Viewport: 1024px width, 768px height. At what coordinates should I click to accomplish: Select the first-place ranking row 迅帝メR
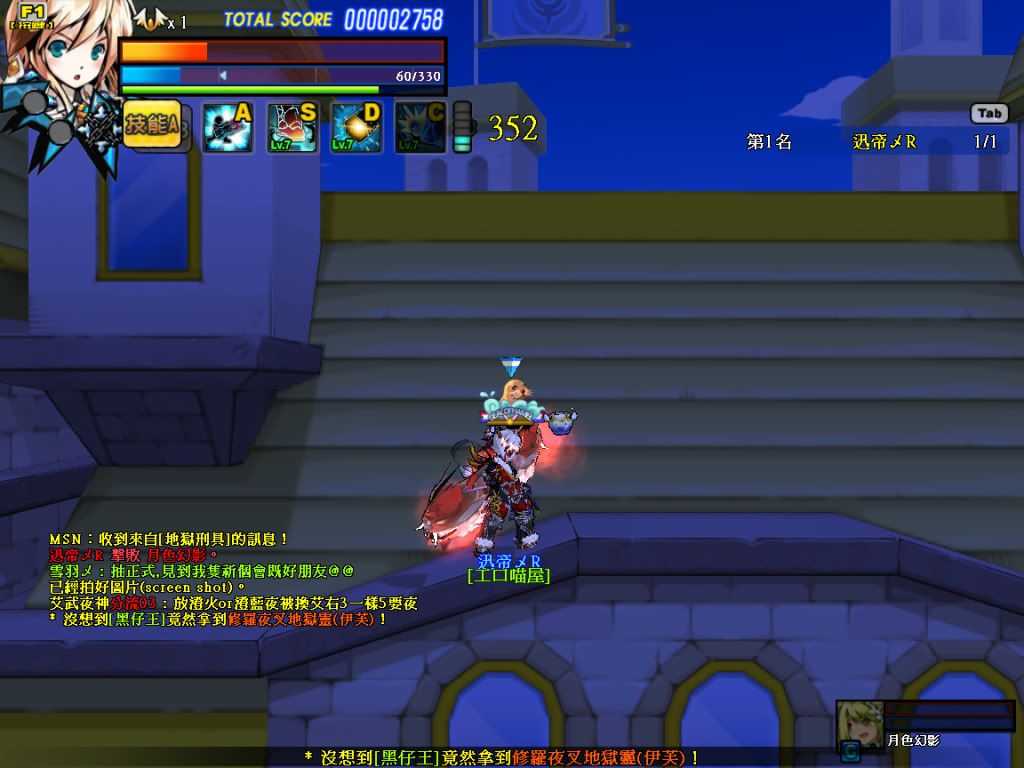point(871,142)
